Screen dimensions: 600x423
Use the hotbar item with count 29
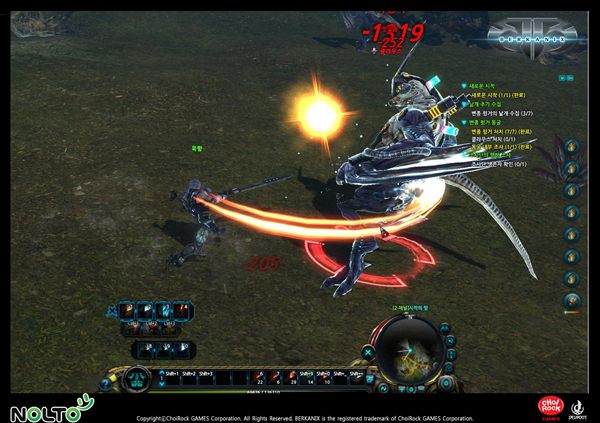292,378
